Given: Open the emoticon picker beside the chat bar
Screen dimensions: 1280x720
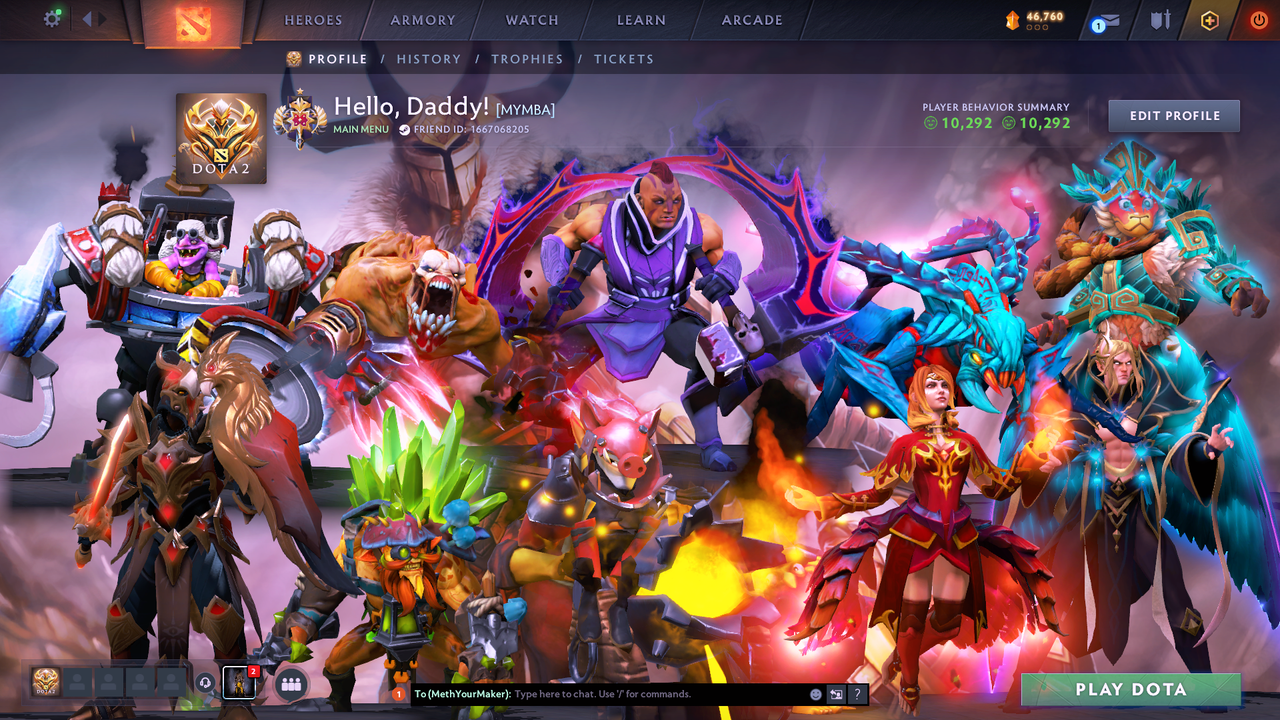Looking at the screenshot, I should (815, 694).
